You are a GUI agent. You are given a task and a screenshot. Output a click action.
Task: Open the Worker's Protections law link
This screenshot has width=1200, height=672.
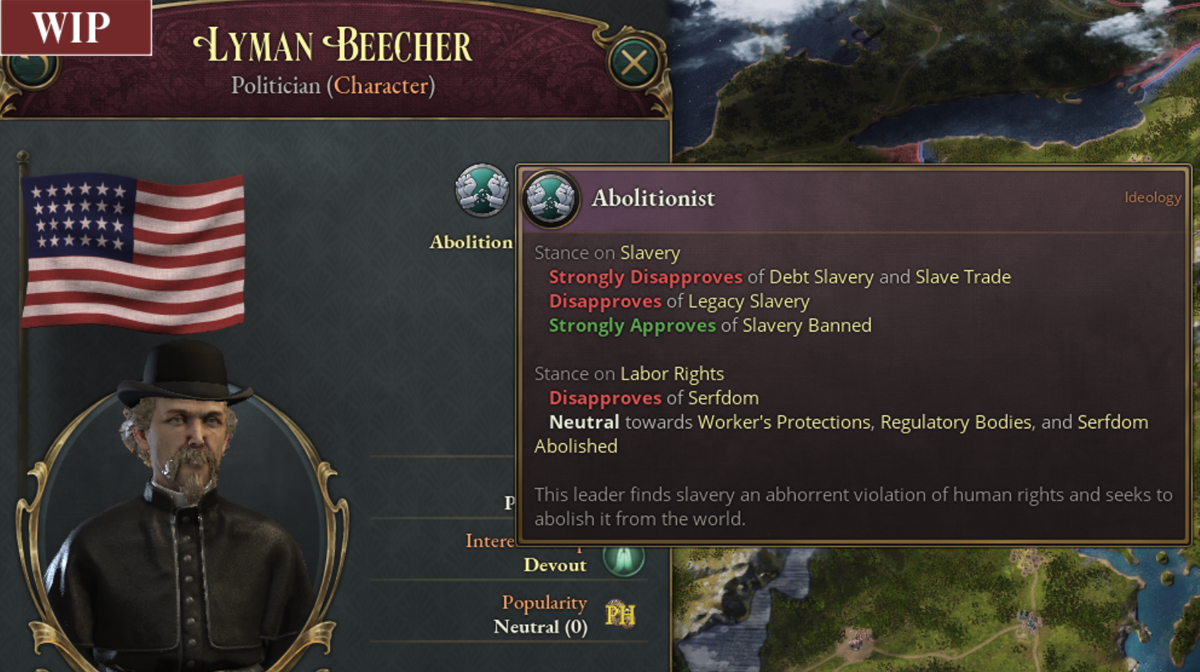784,422
